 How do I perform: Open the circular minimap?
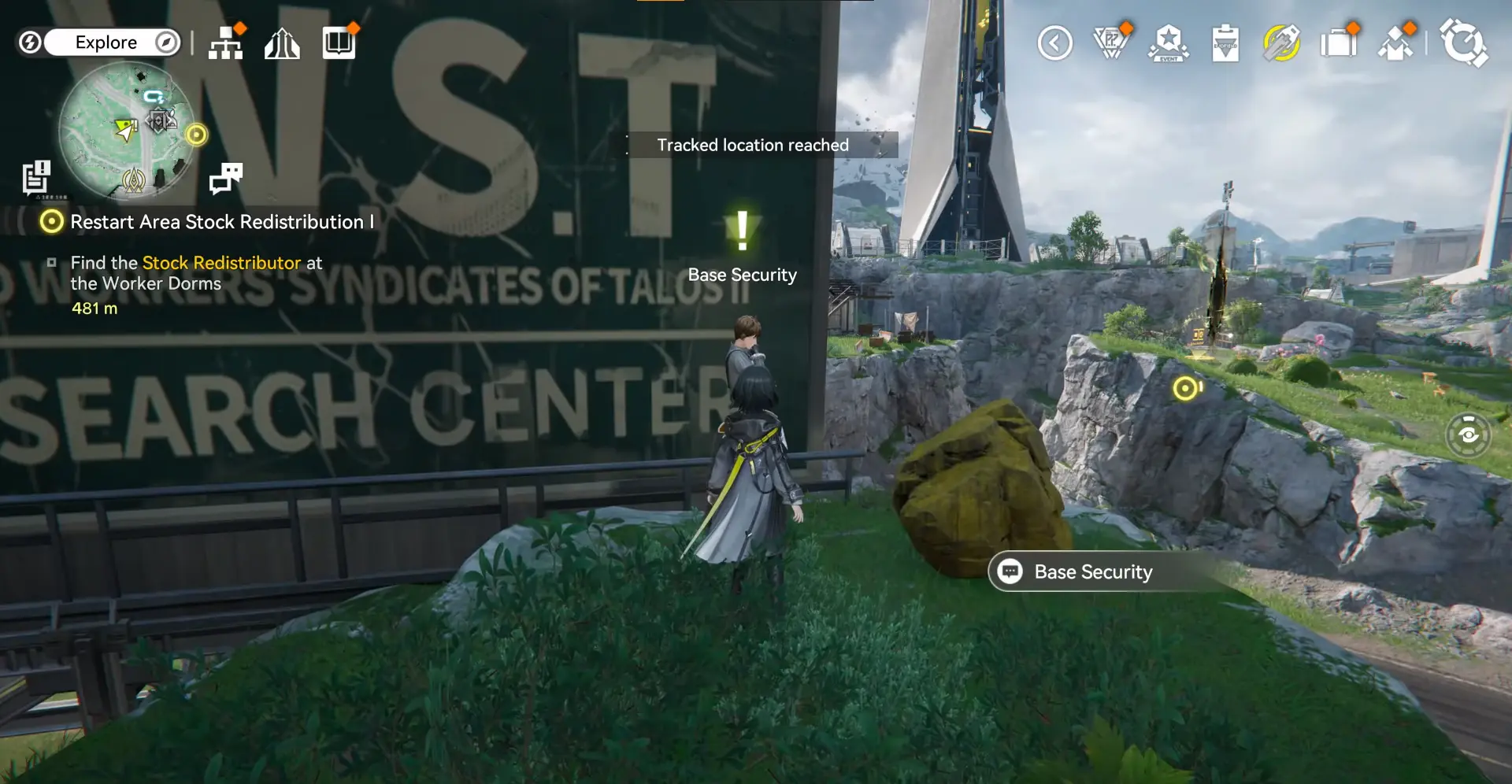[127, 131]
